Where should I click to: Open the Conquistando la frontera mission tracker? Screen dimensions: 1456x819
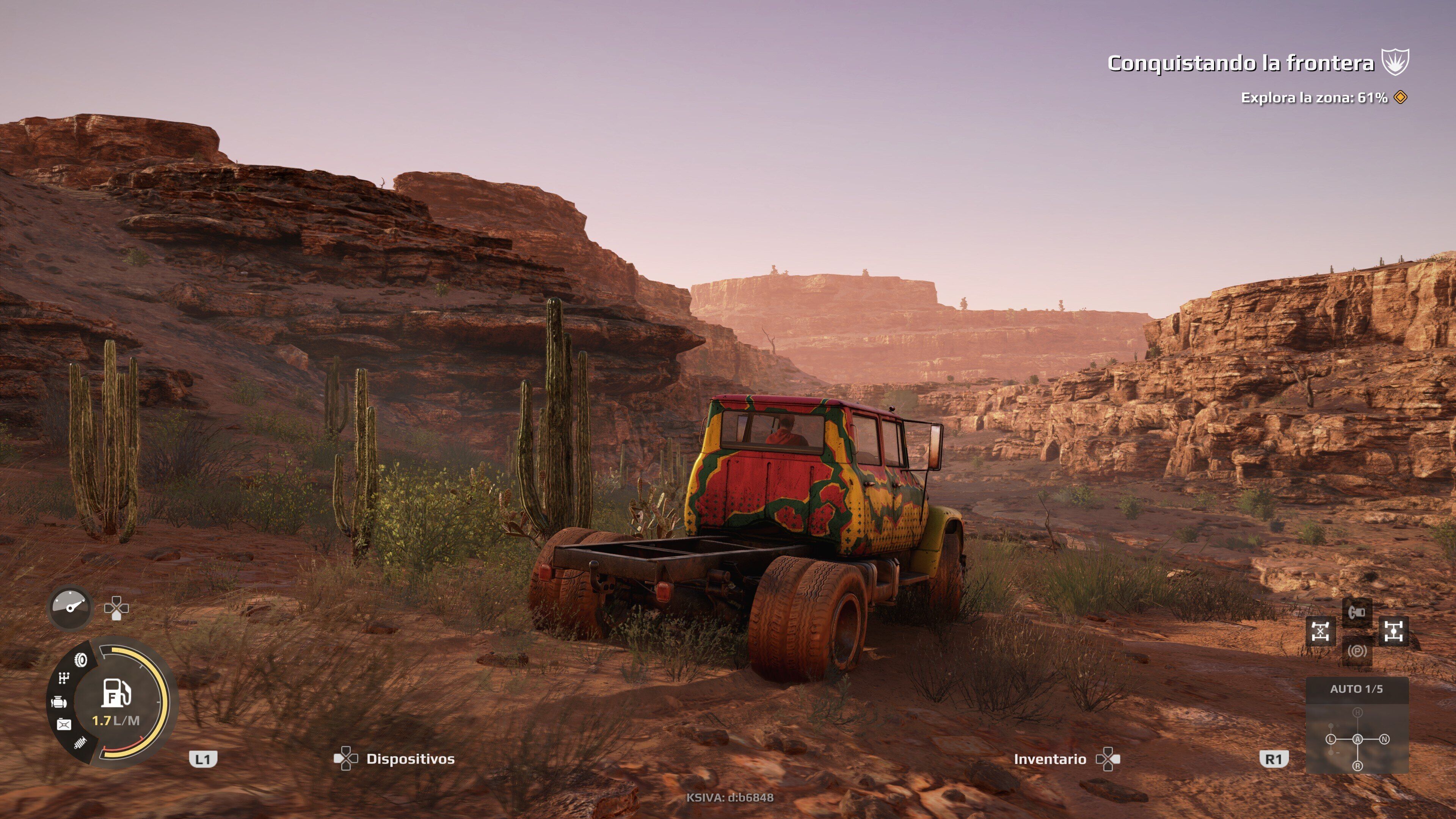pos(1240,63)
